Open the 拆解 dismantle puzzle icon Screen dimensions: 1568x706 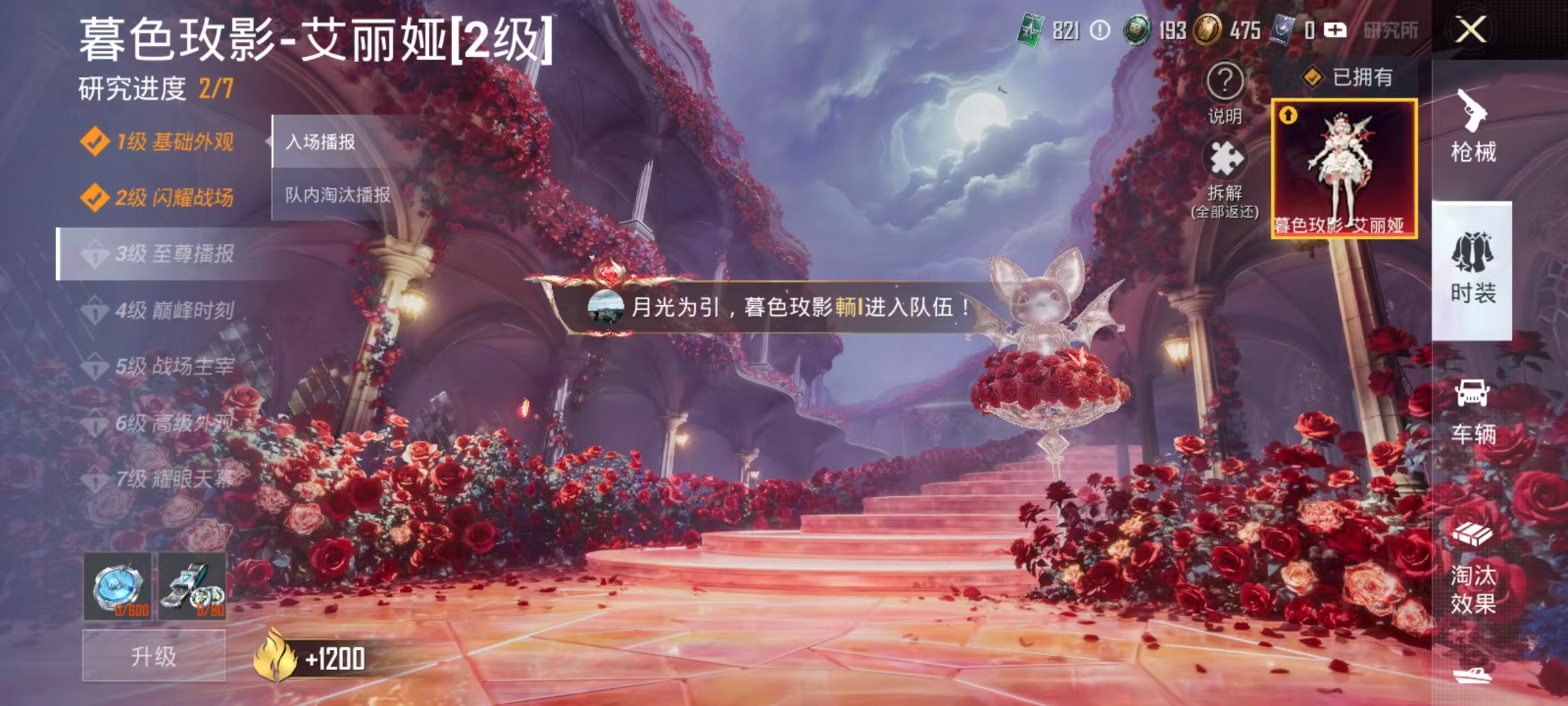(x=1228, y=157)
